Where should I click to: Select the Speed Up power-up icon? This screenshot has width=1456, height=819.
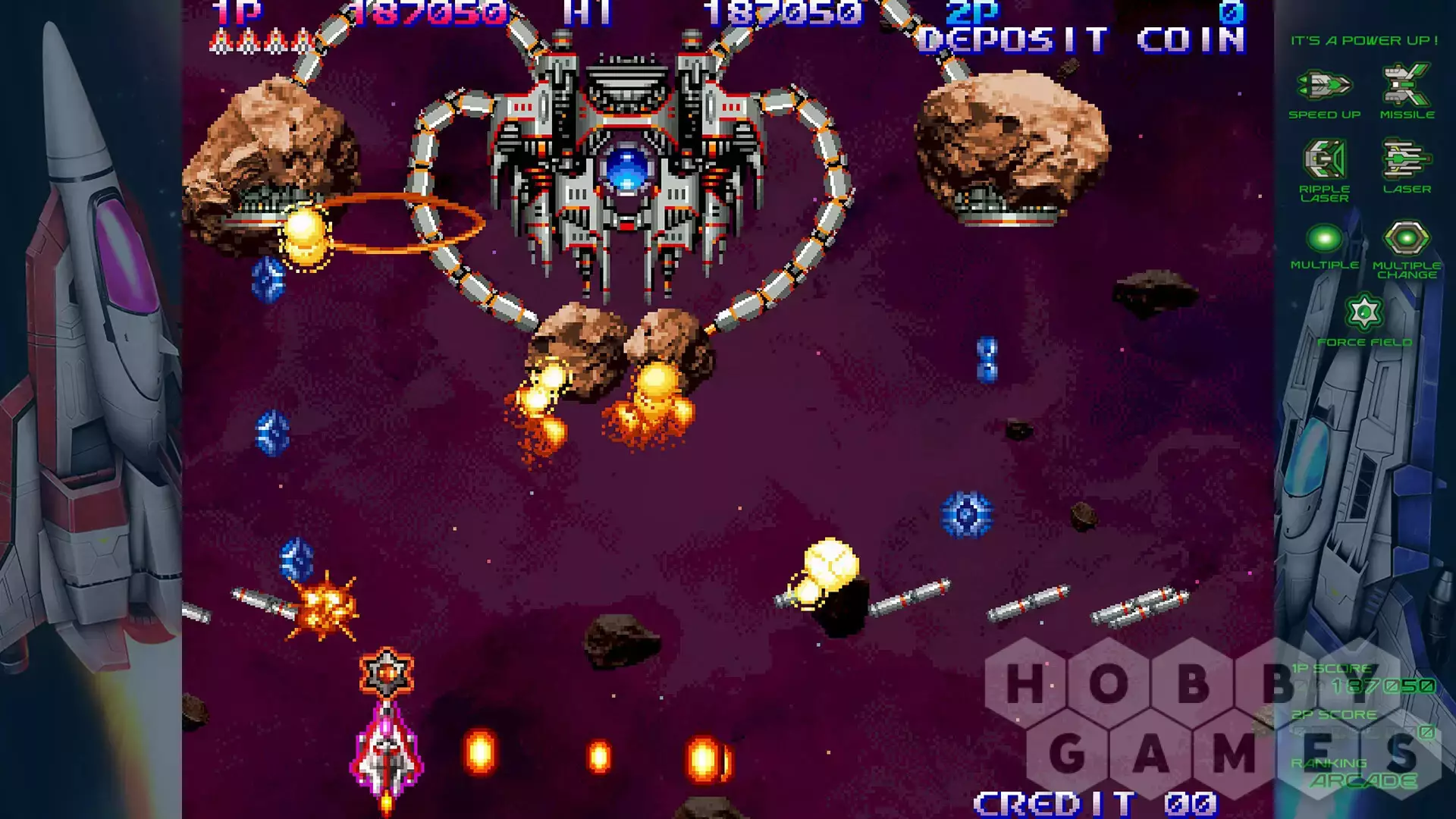pyautogui.click(x=1324, y=85)
